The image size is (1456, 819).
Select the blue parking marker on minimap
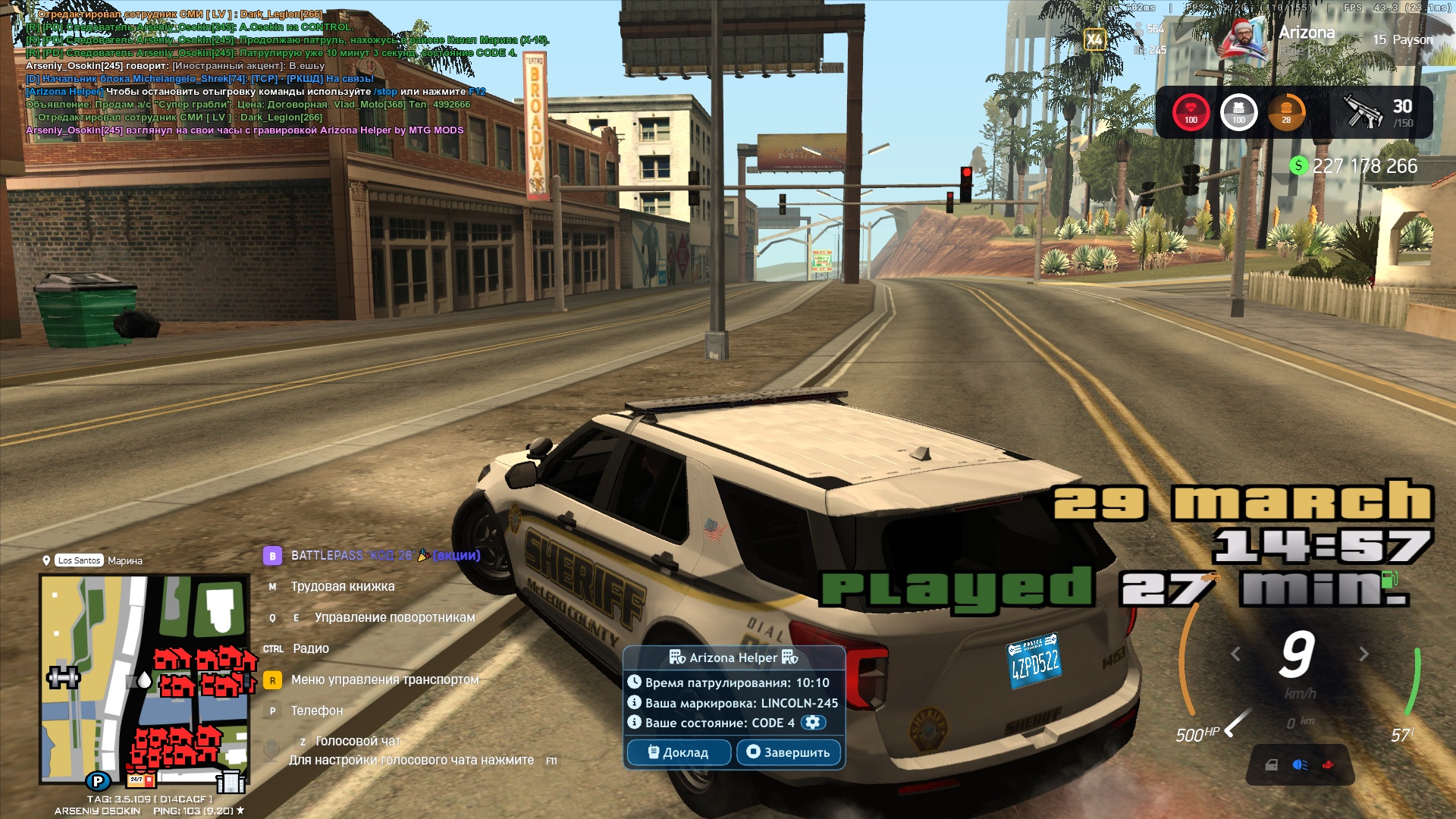click(98, 780)
